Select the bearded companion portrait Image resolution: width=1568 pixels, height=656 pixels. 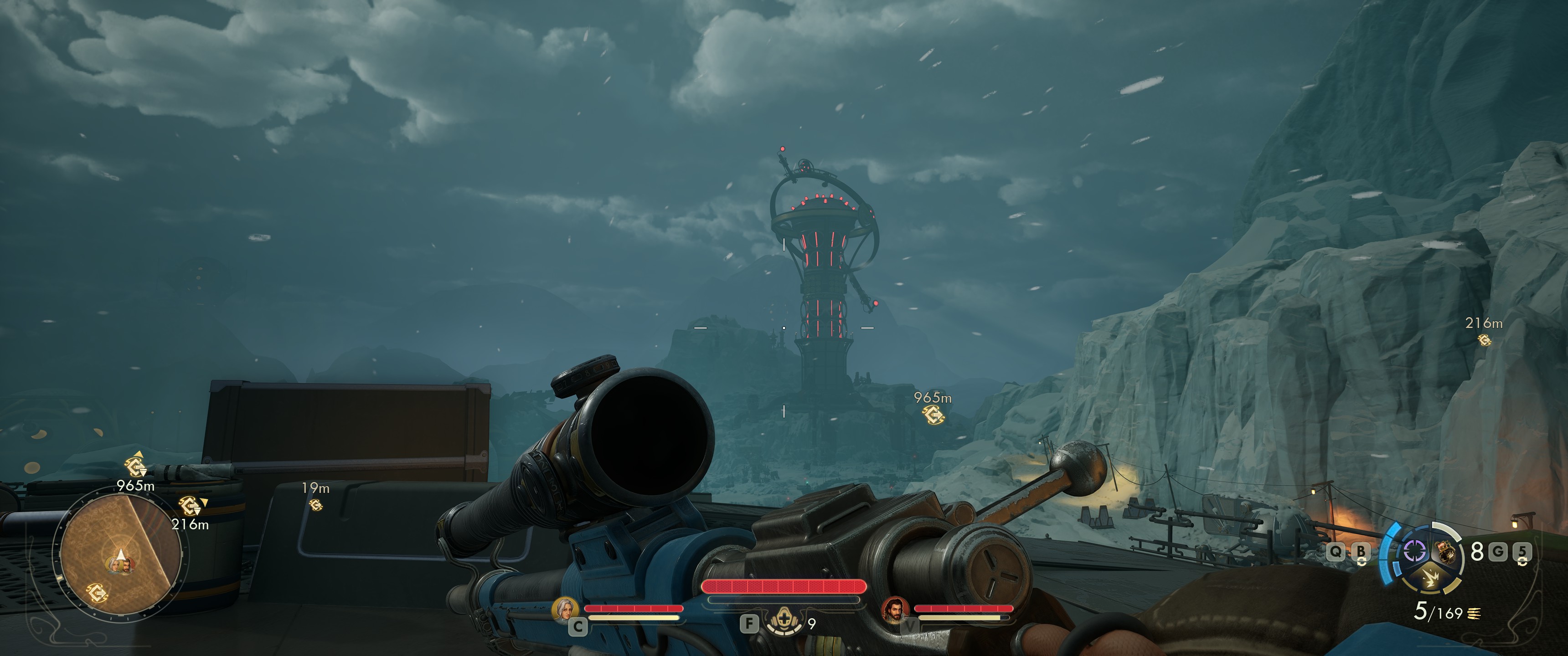click(x=895, y=609)
